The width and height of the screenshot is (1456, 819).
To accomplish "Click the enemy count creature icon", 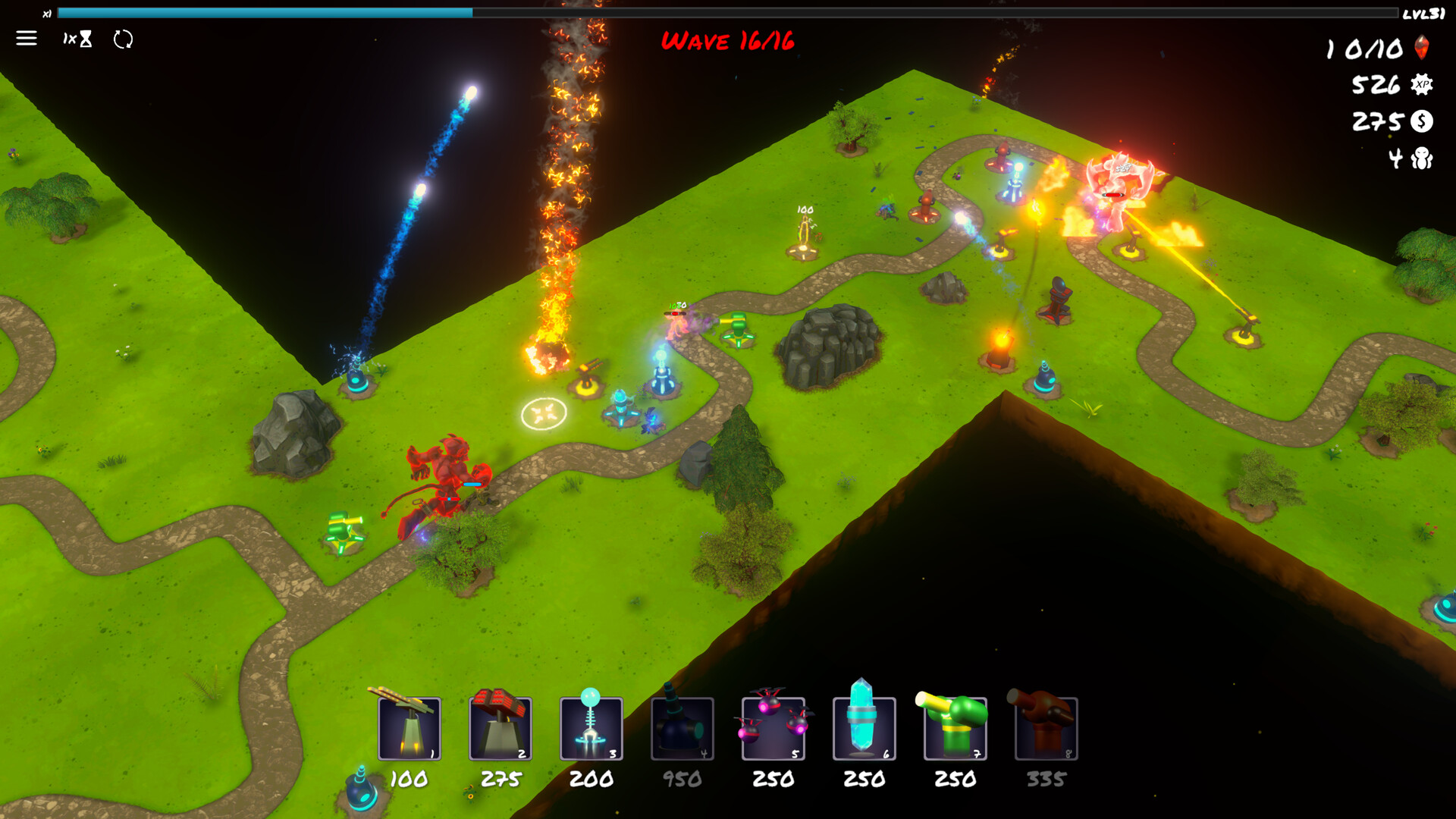I will pyautogui.click(x=1421, y=158).
